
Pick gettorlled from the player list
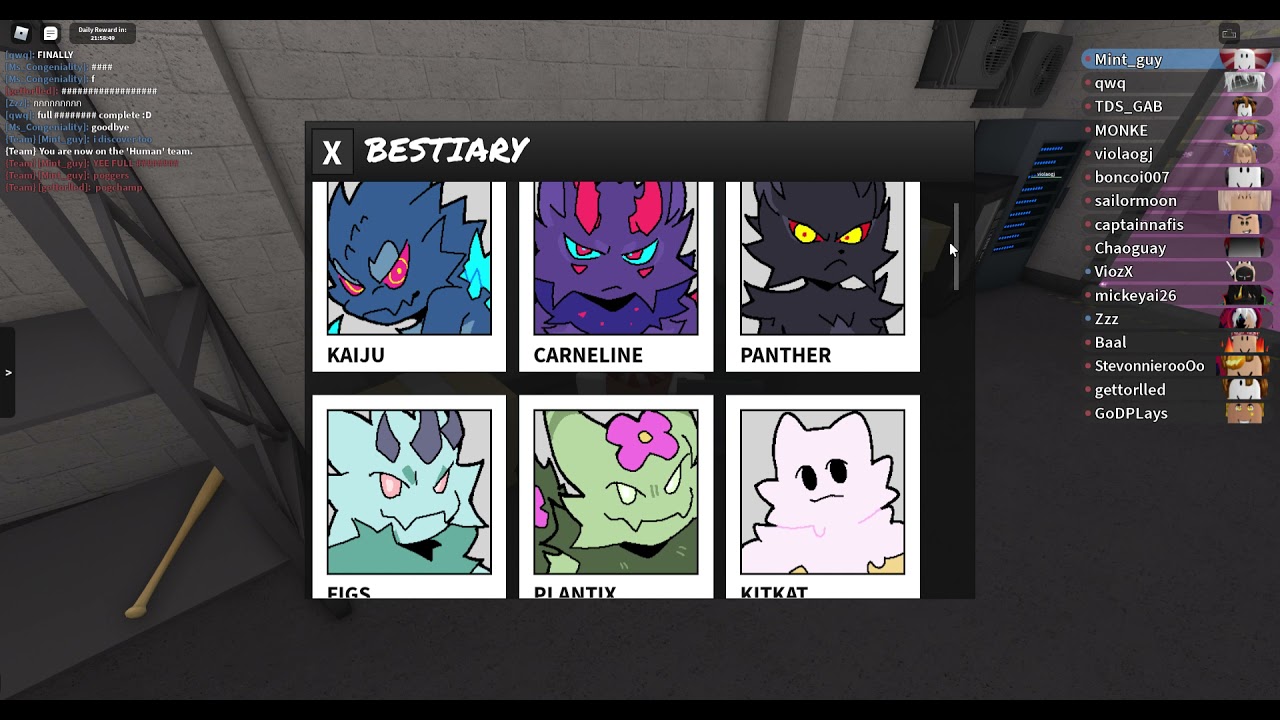tap(1130, 390)
